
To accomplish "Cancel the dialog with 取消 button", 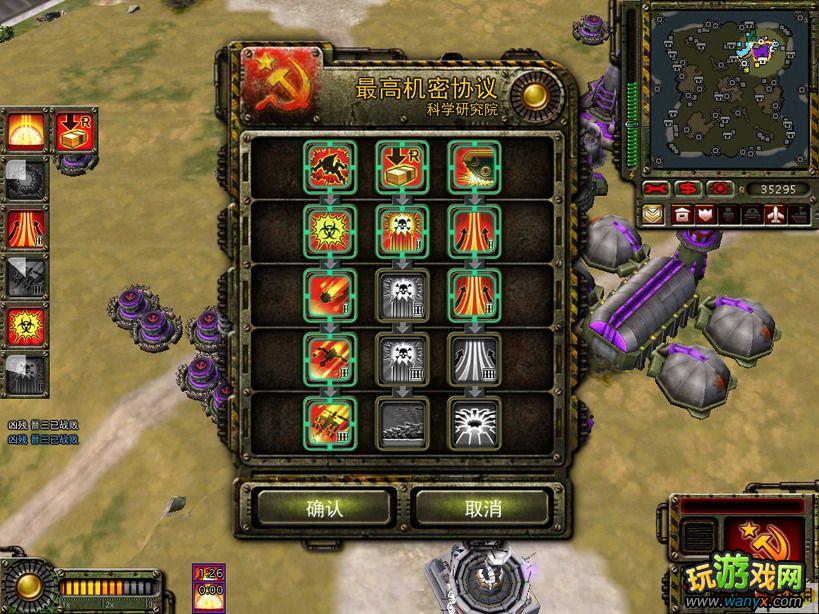I will tap(483, 508).
